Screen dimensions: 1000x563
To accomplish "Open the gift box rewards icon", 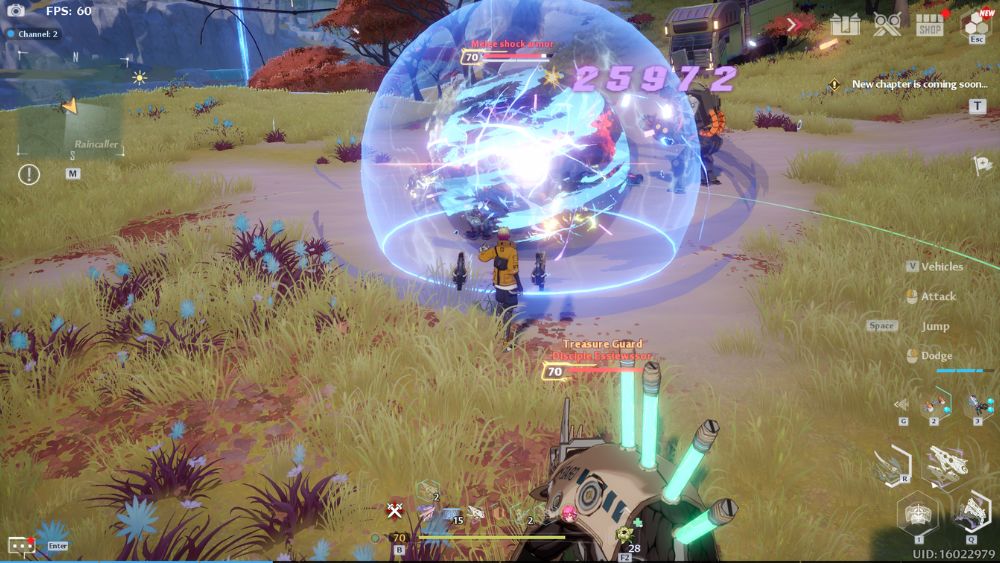I will point(844,24).
